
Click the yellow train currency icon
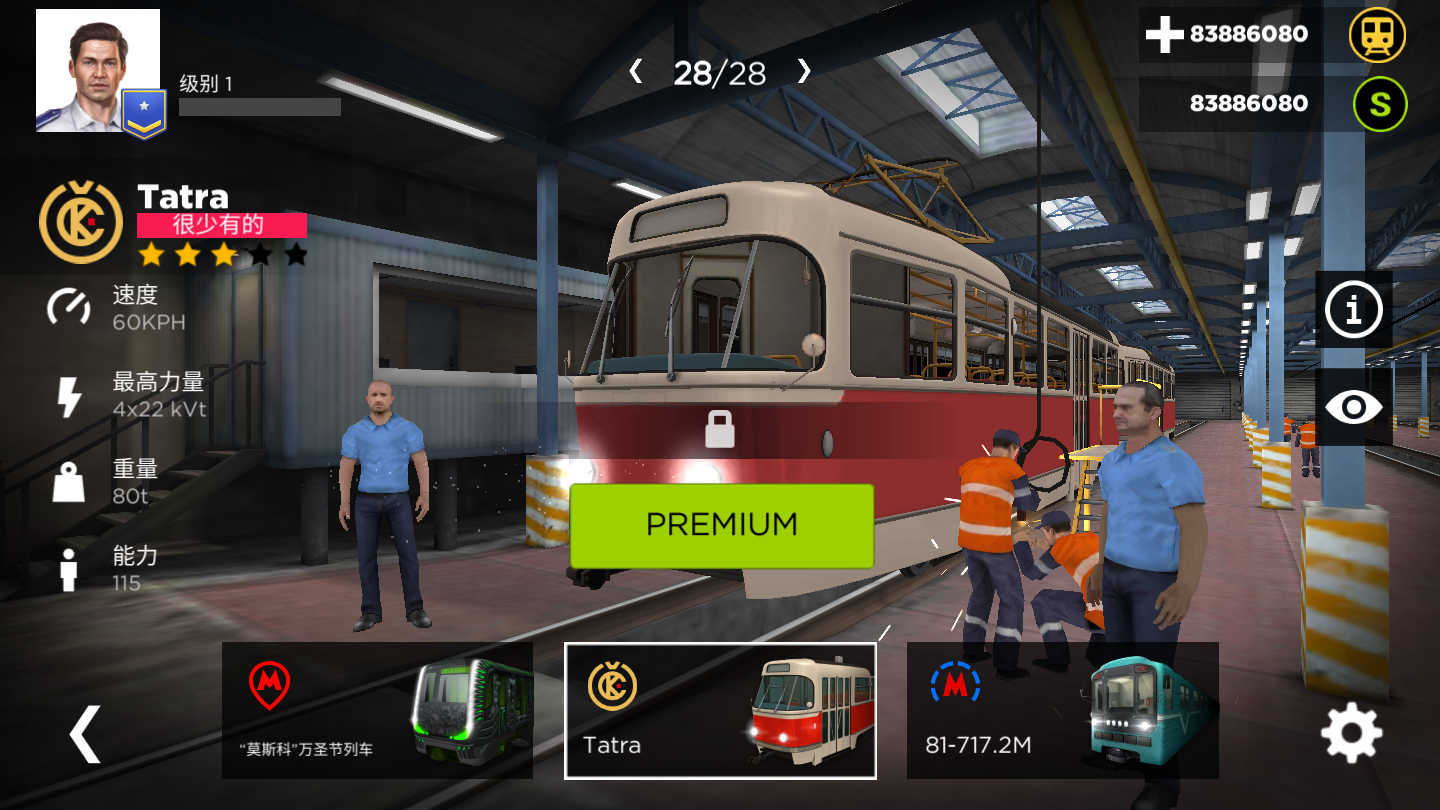pyautogui.click(x=1377, y=35)
